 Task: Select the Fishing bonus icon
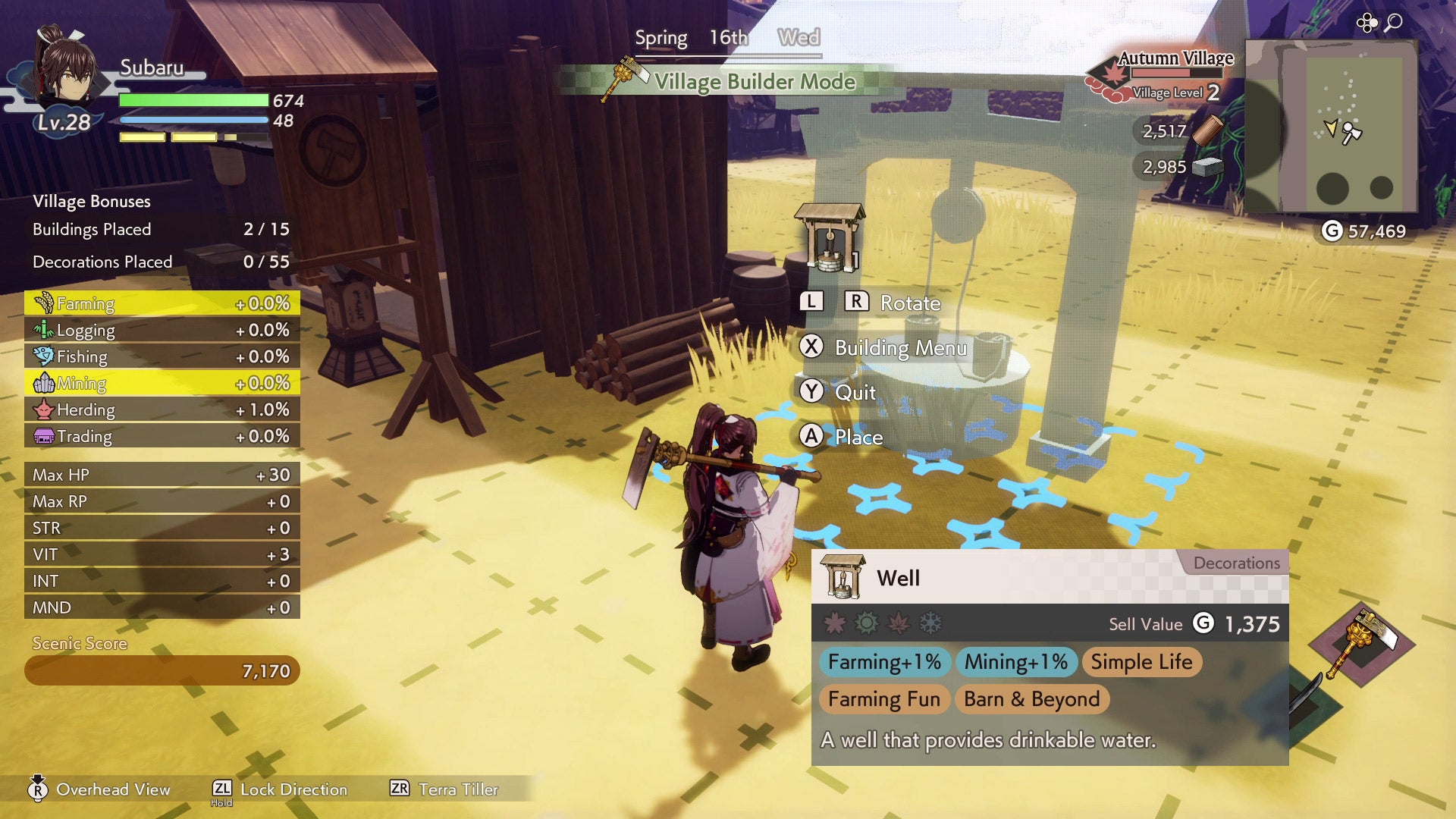[43, 356]
